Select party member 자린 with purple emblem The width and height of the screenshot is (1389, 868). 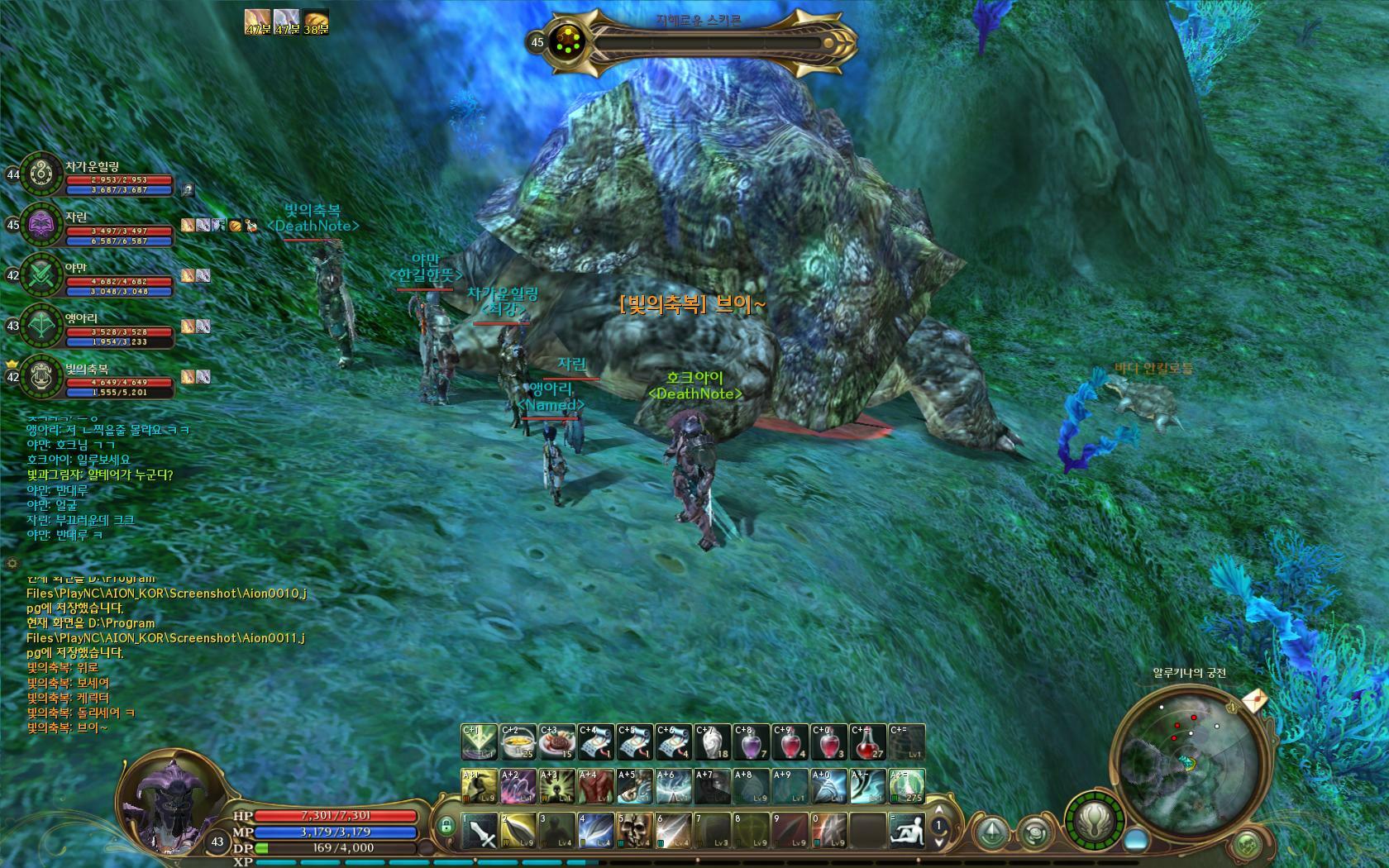click(x=40, y=224)
